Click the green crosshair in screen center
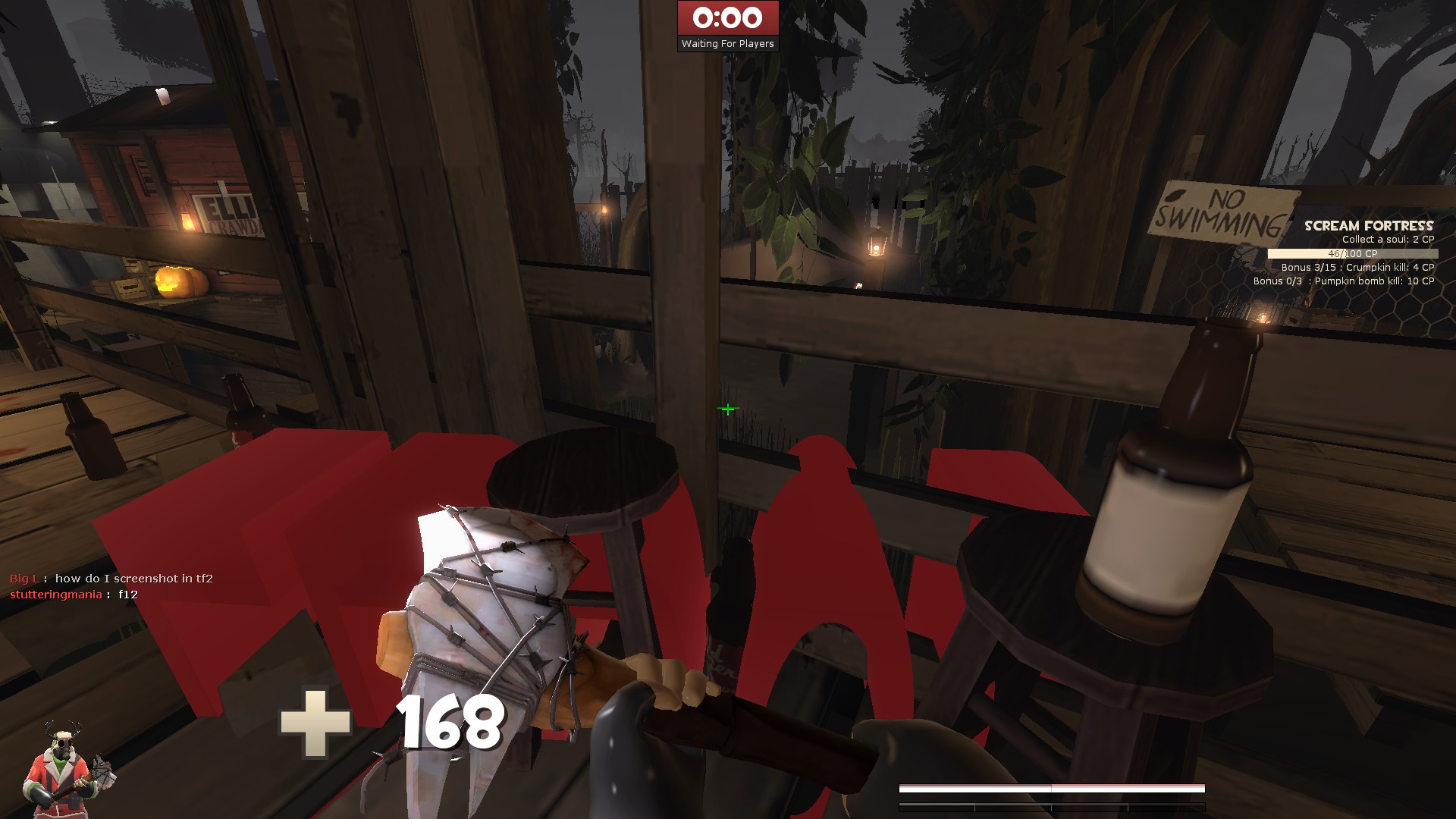This screenshot has width=1456, height=819. (x=727, y=408)
